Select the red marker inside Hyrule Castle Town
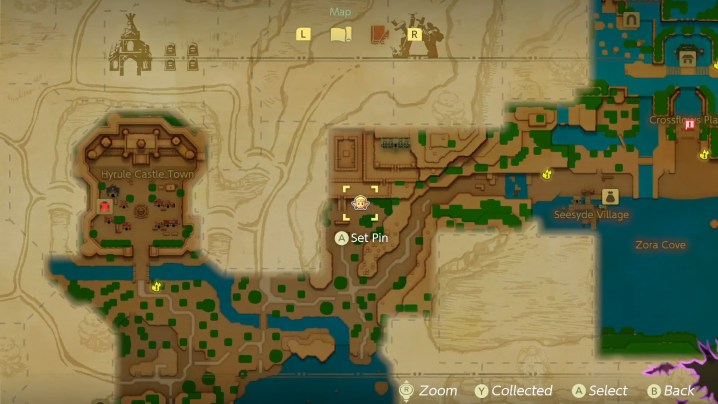 [104, 205]
